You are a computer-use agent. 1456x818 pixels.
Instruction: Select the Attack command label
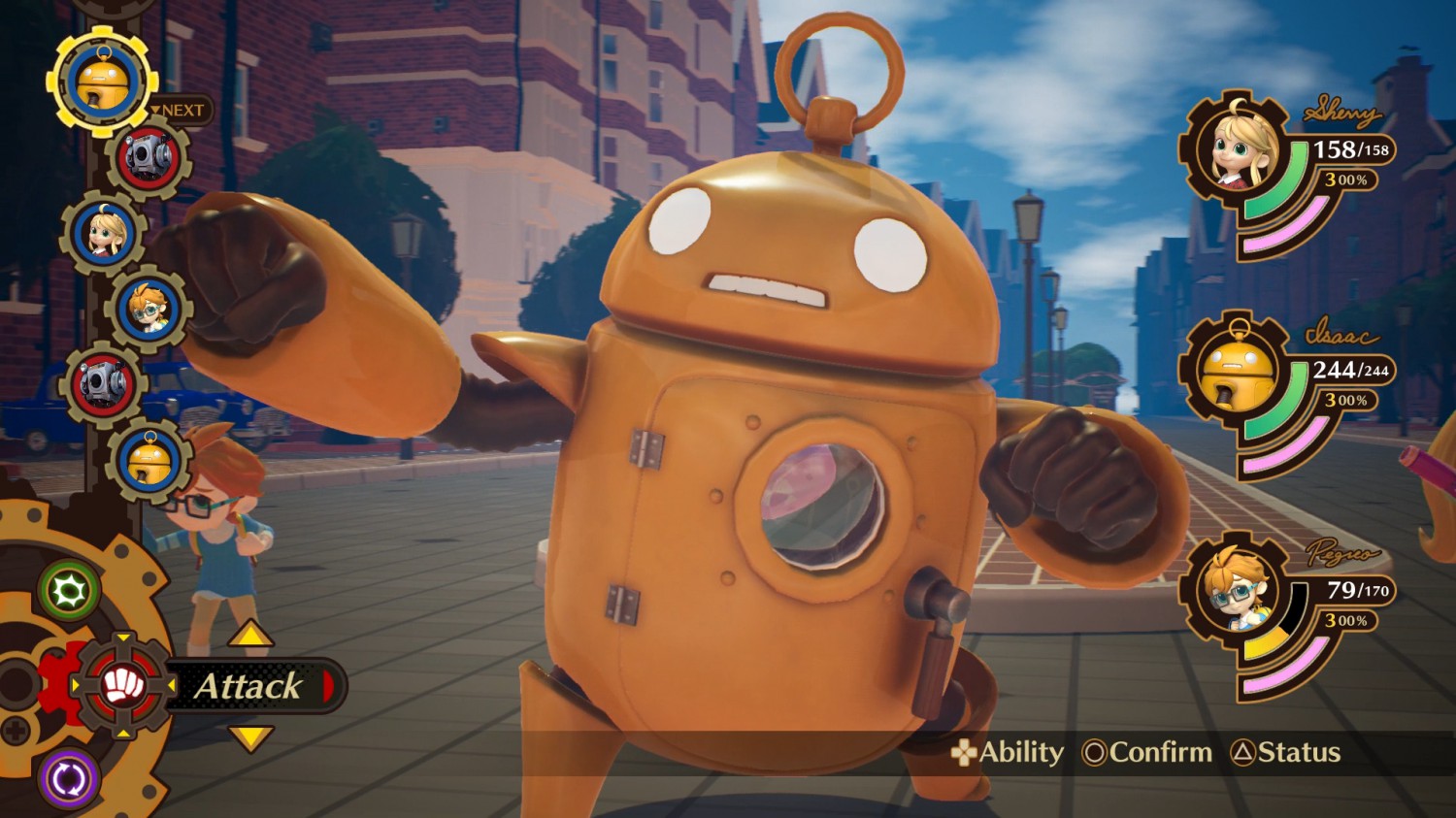[250, 686]
